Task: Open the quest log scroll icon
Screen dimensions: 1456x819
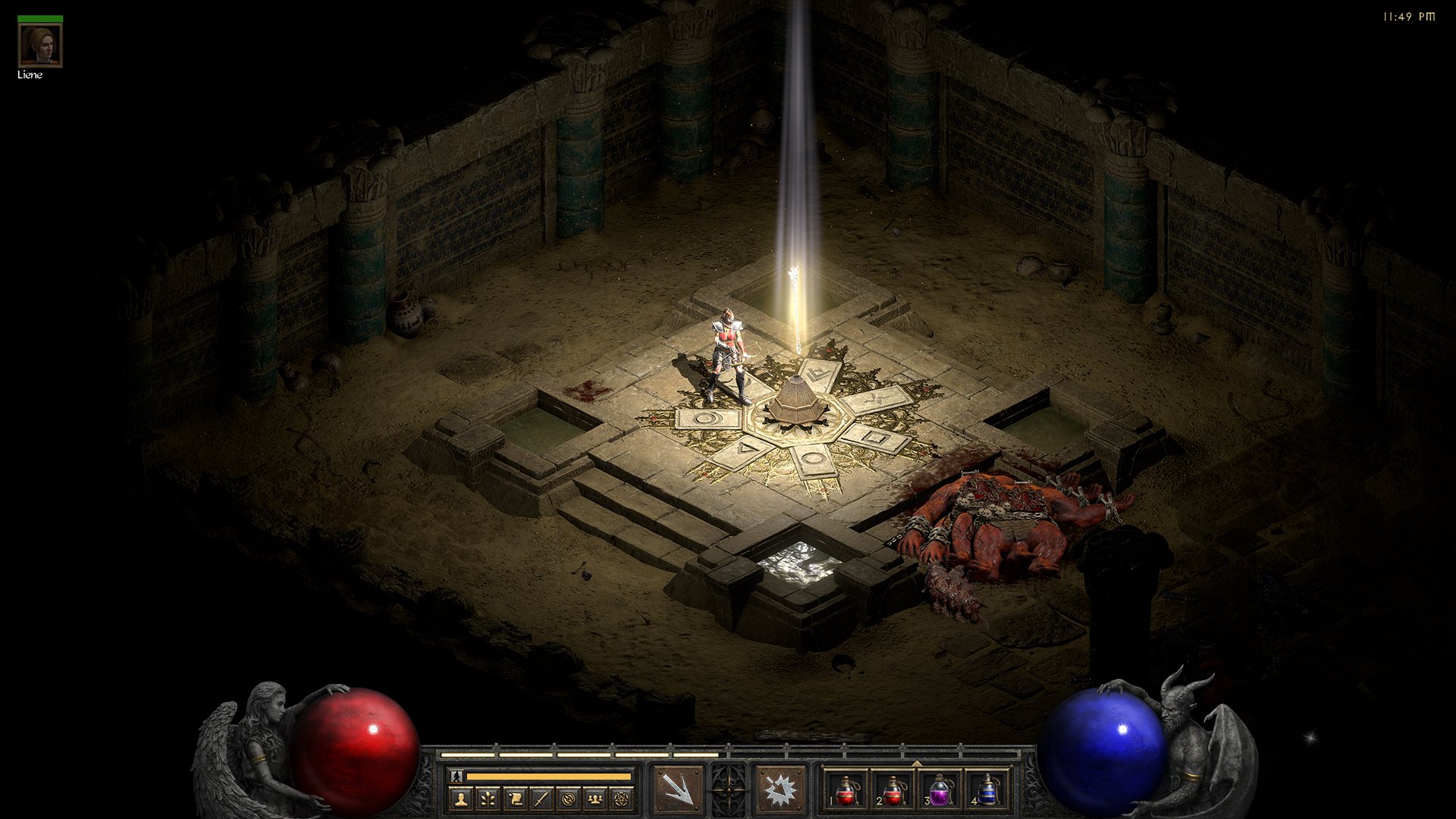Action: 515,798
